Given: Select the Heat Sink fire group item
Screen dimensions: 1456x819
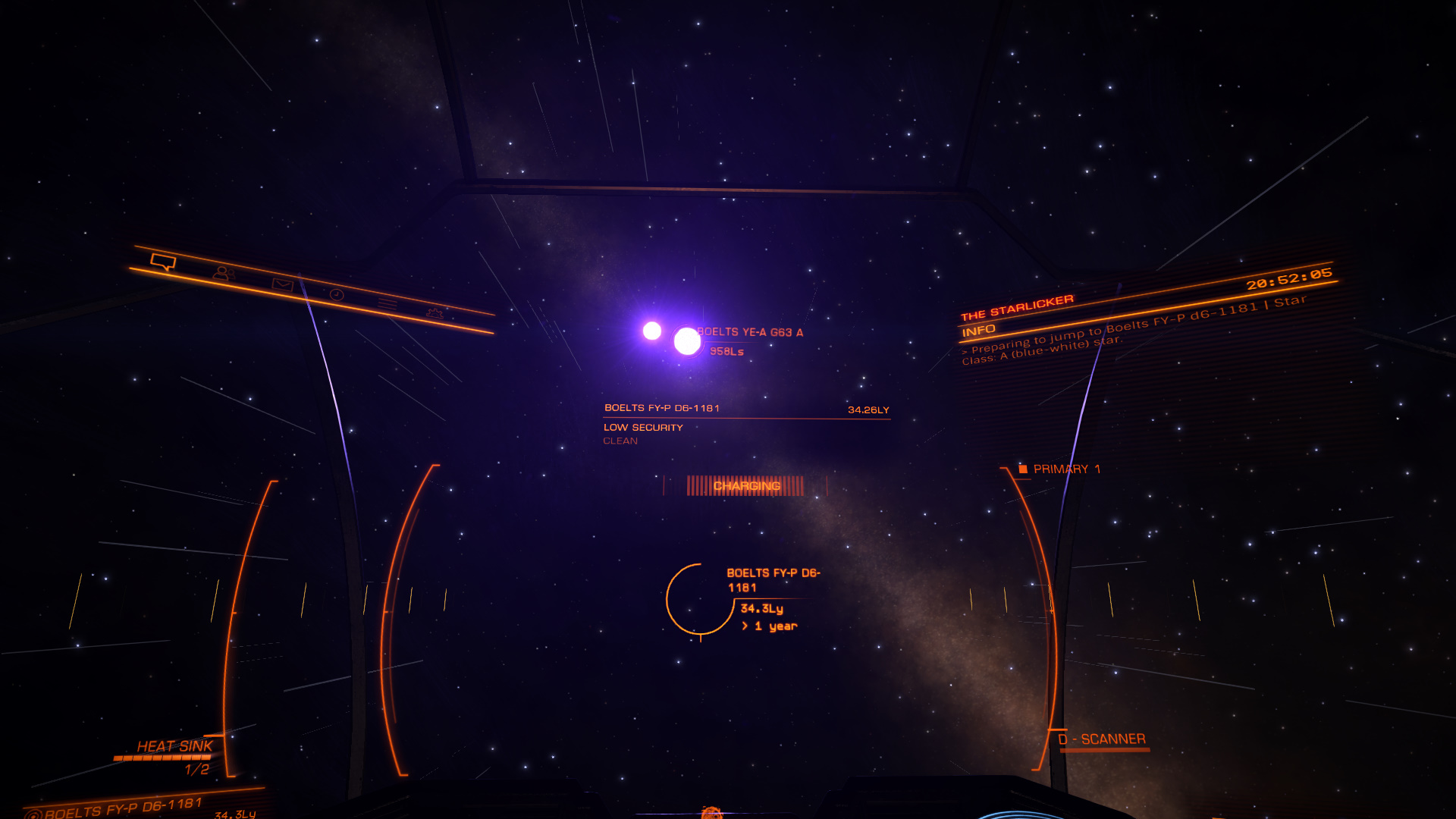Looking at the screenshot, I should (x=174, y=747).
